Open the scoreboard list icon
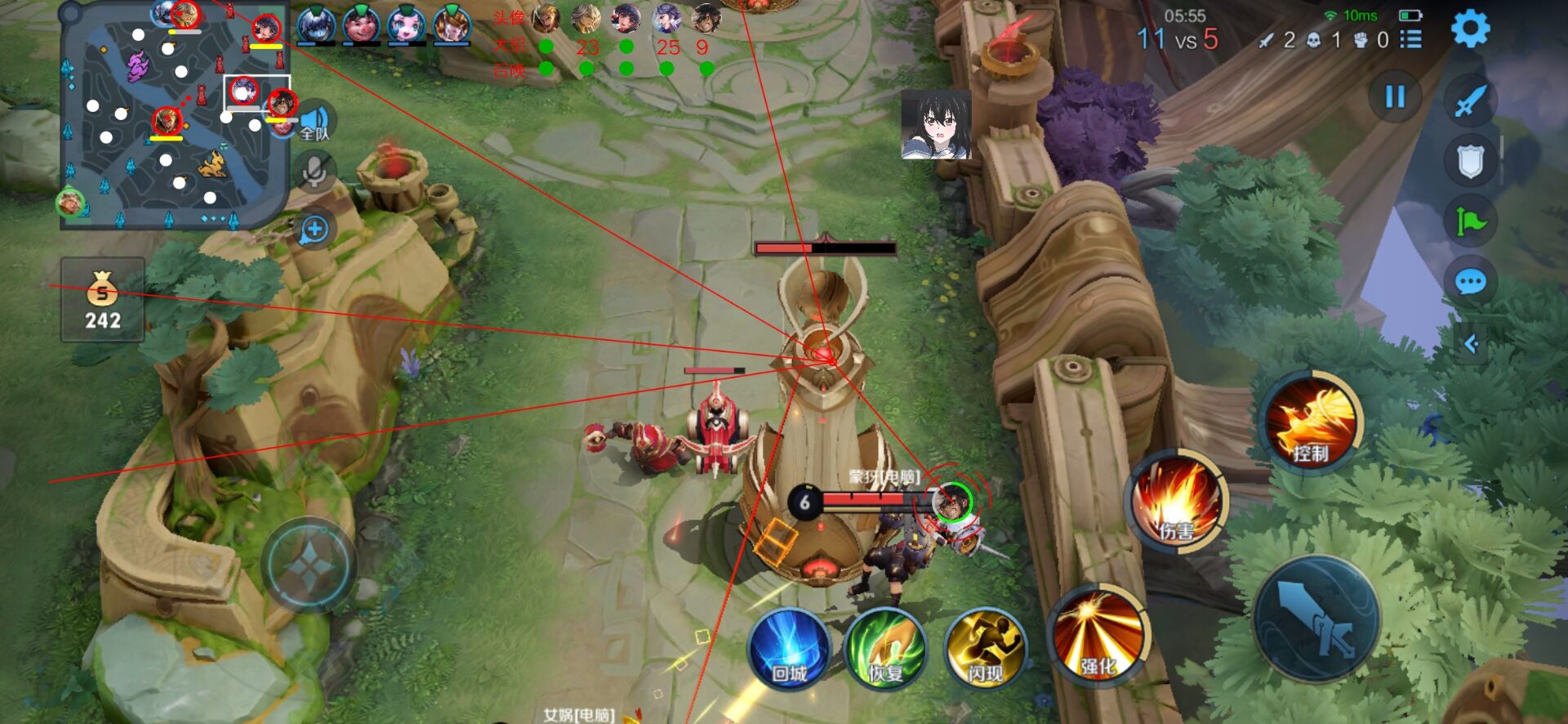 [x=1411, y=39]
